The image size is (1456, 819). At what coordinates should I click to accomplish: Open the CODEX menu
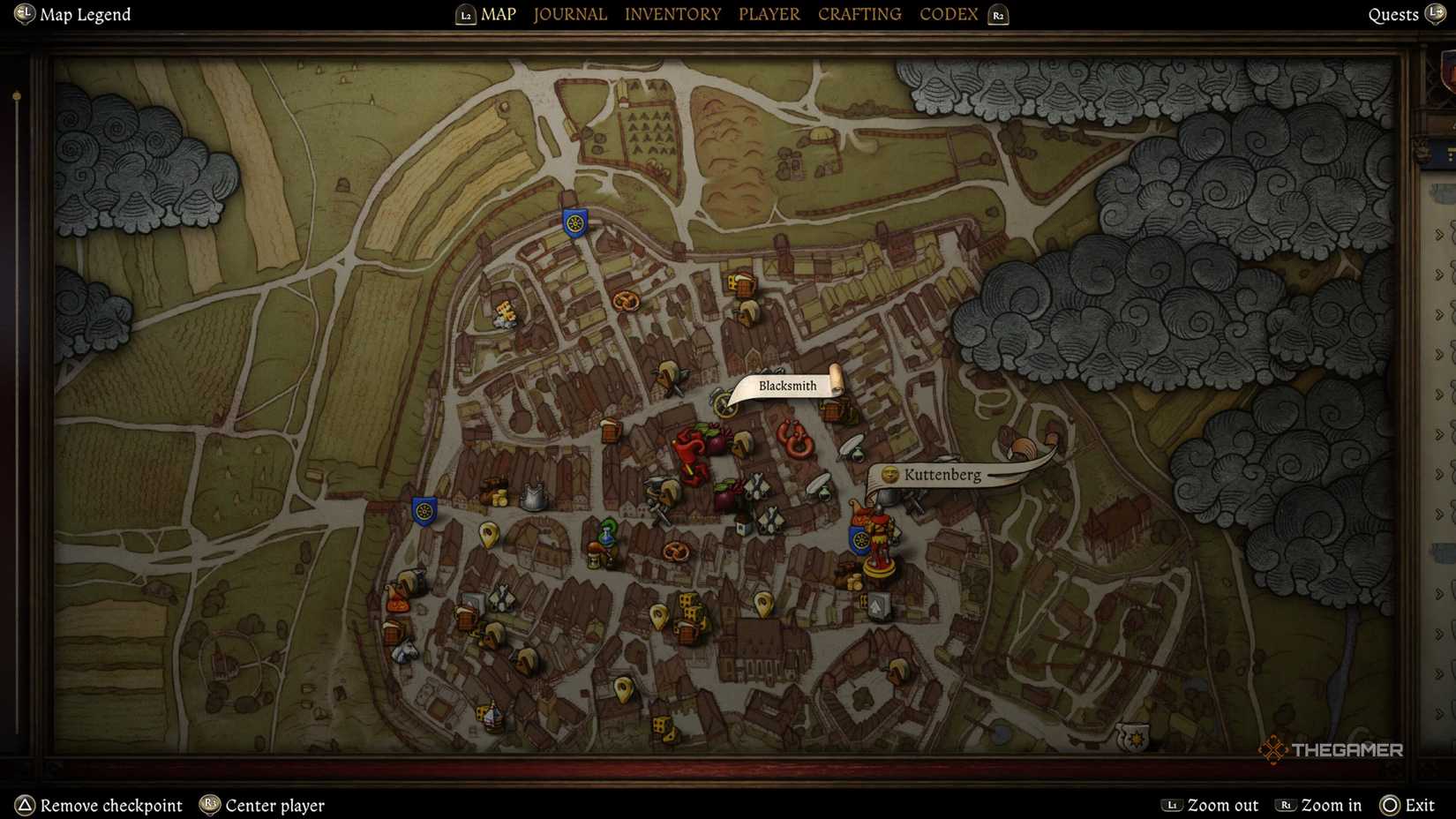point(948,14)
